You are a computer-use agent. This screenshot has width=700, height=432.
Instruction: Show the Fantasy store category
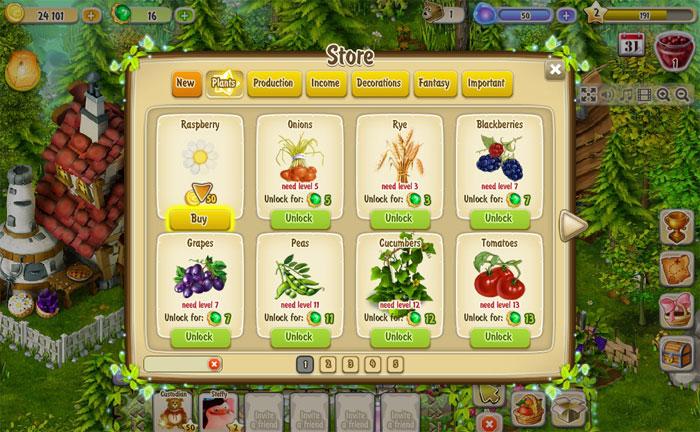pos(433,83)
